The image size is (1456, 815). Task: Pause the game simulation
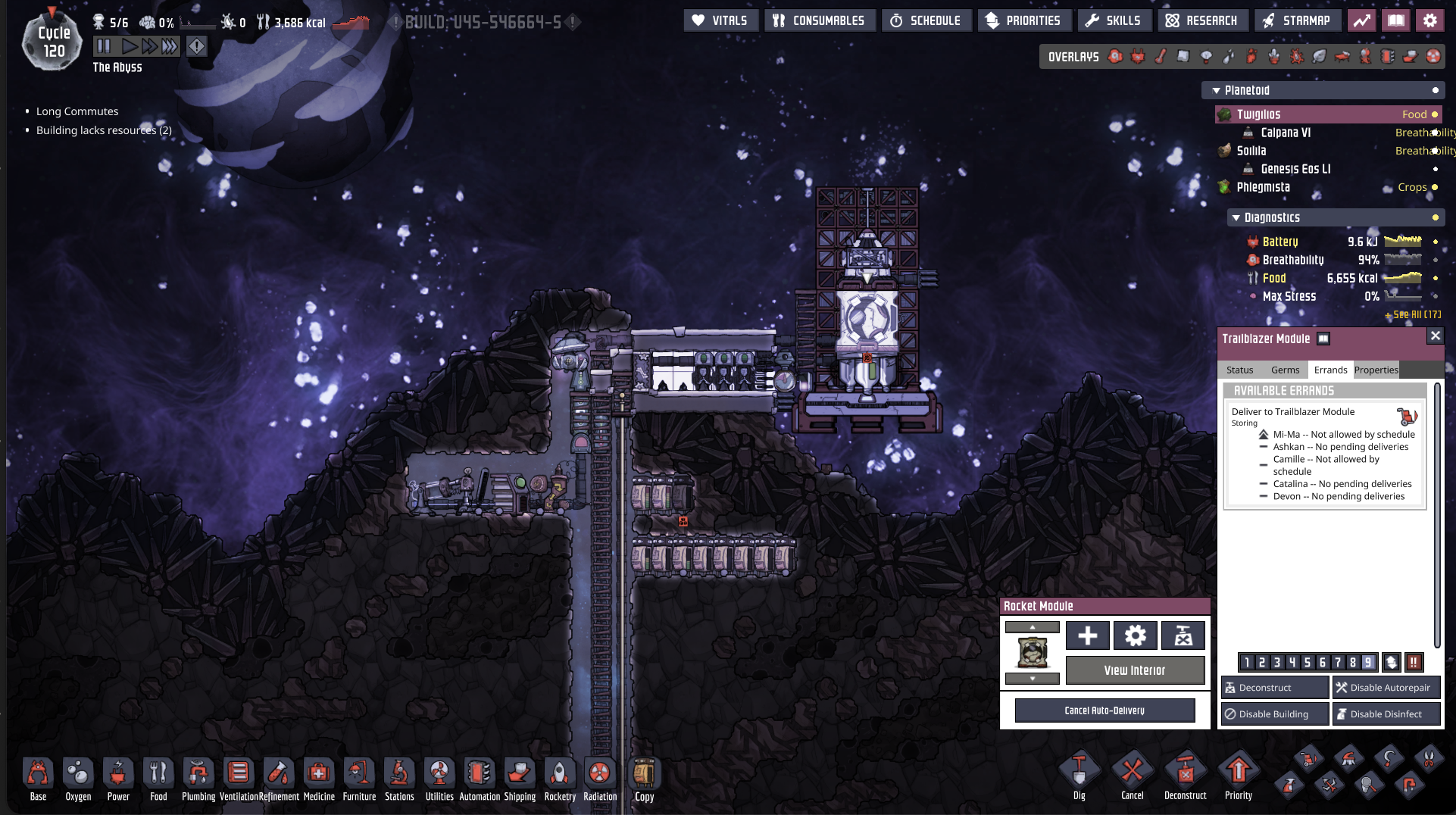point(104,46)
